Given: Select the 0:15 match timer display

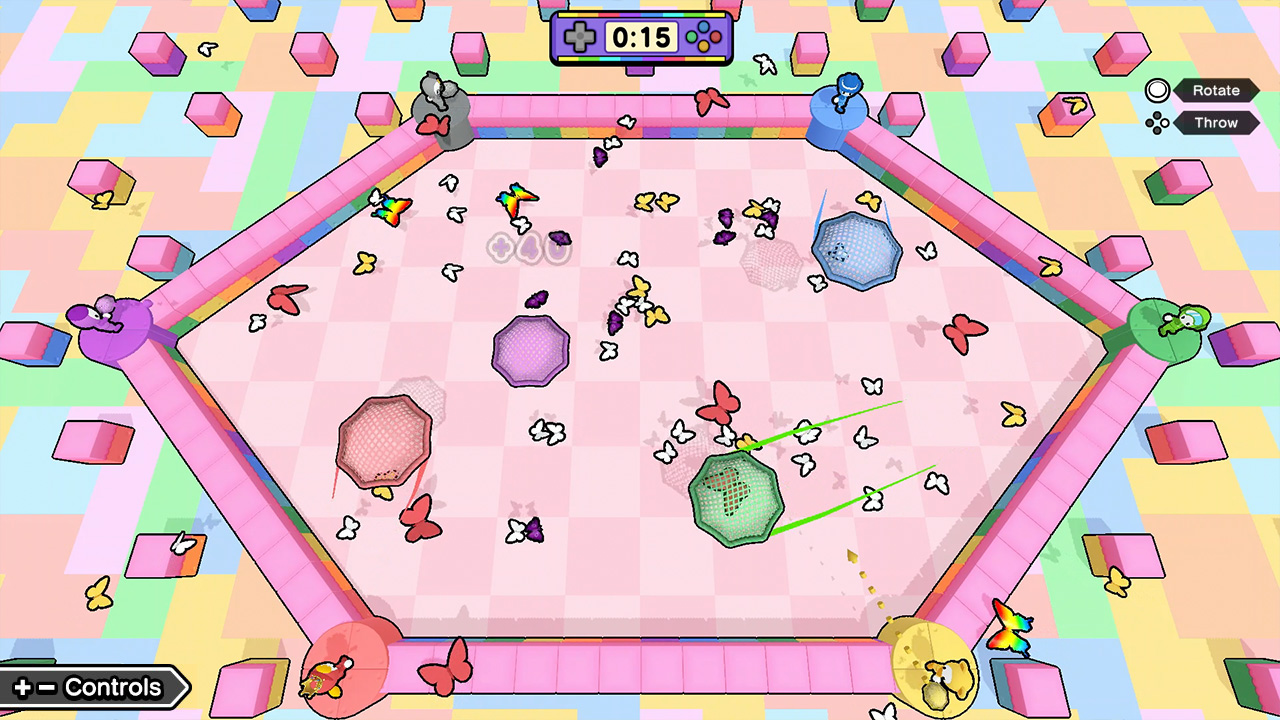Looking at the screenshot, I should click(640, 38).
